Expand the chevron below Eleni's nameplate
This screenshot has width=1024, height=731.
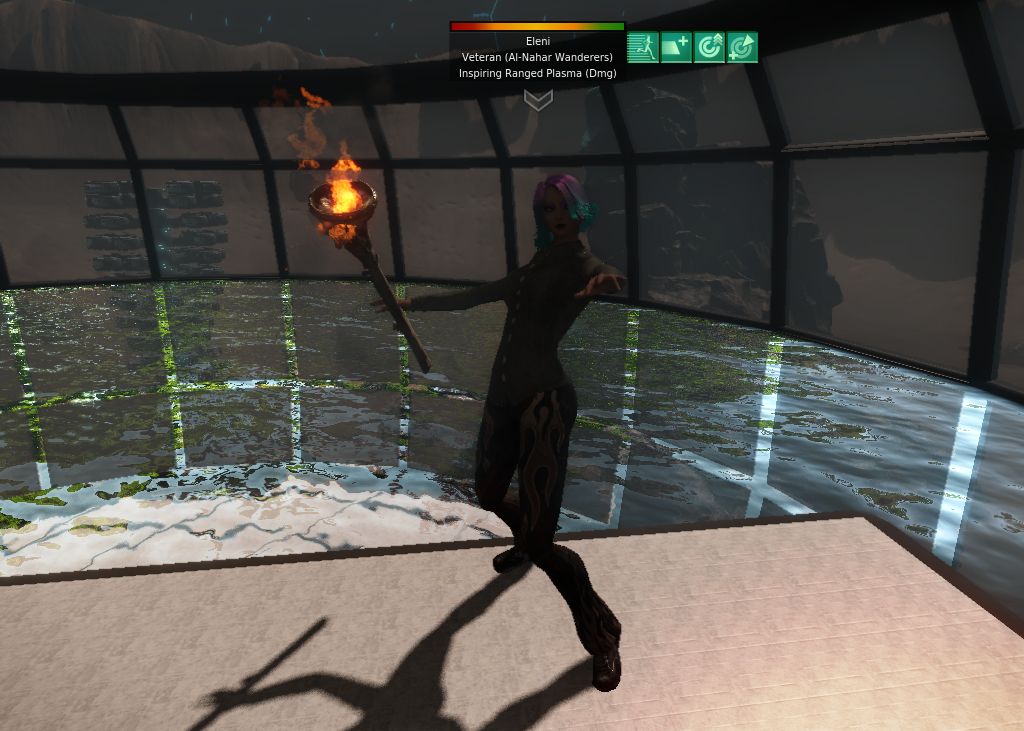click(x=538, y=100)
